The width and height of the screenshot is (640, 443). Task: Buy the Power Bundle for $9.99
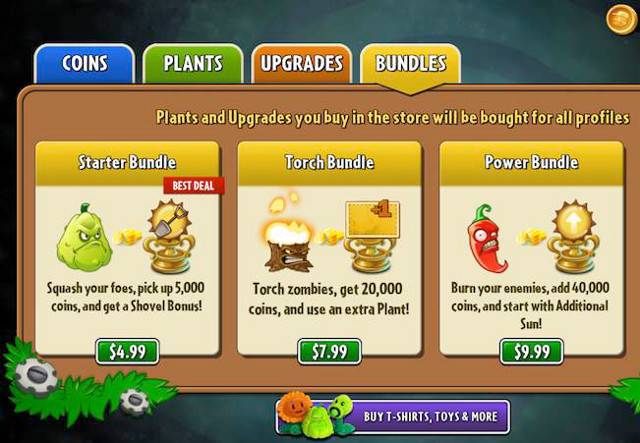click(531, 351)
